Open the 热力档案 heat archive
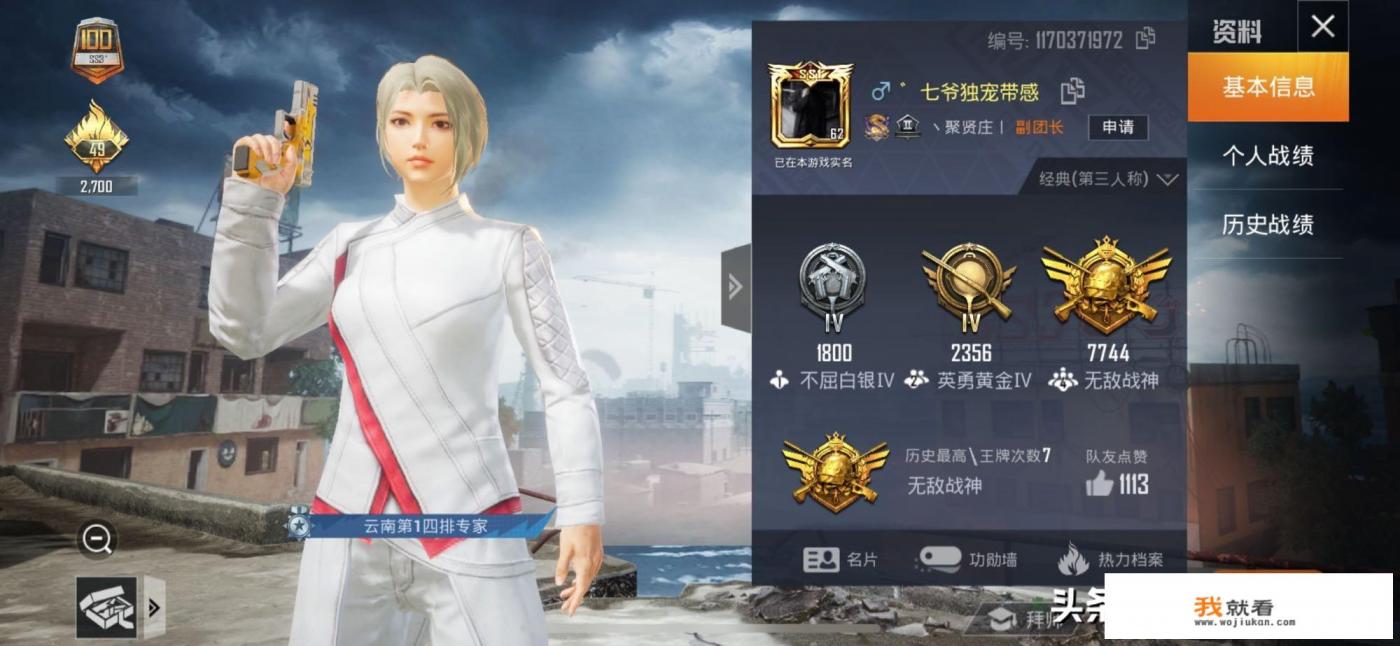Screen dimensions: 1400x646 (x=1110, y=560)
